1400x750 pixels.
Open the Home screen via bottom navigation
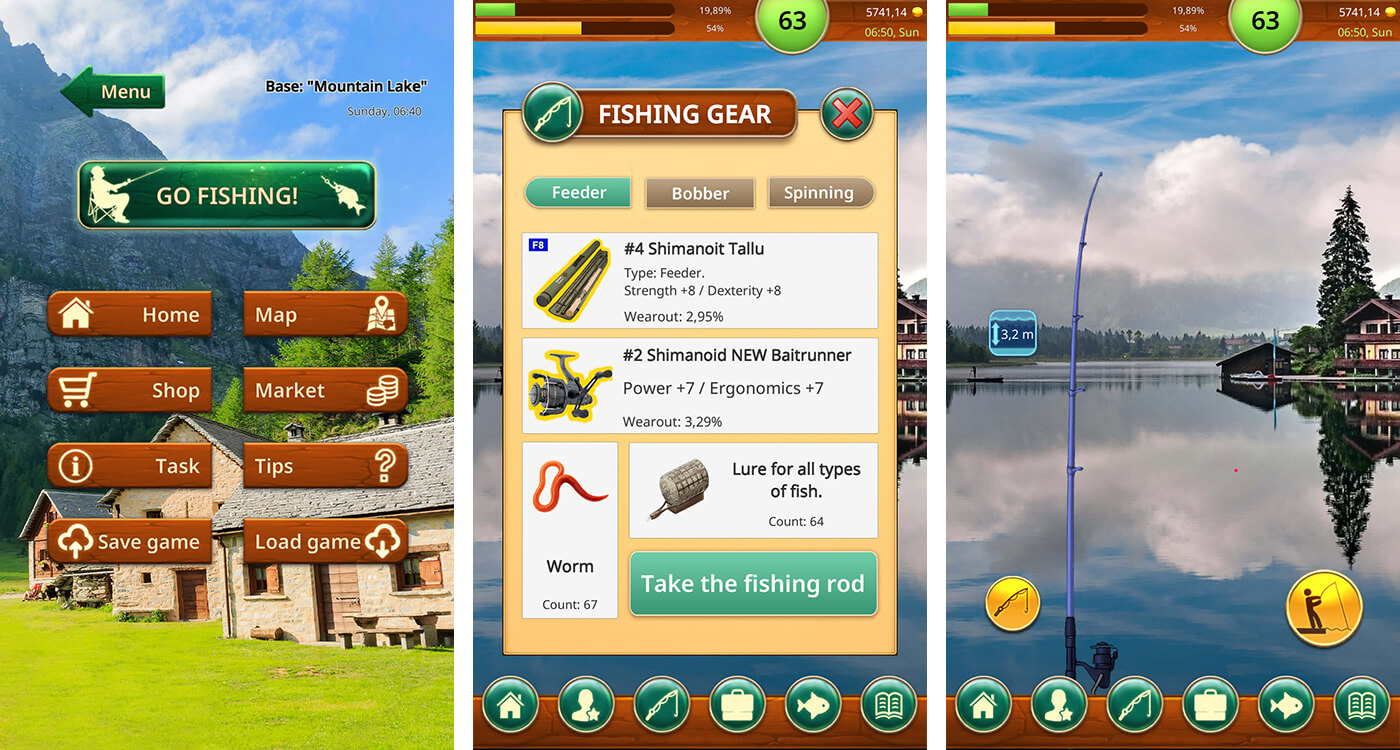tap(510, 705)
